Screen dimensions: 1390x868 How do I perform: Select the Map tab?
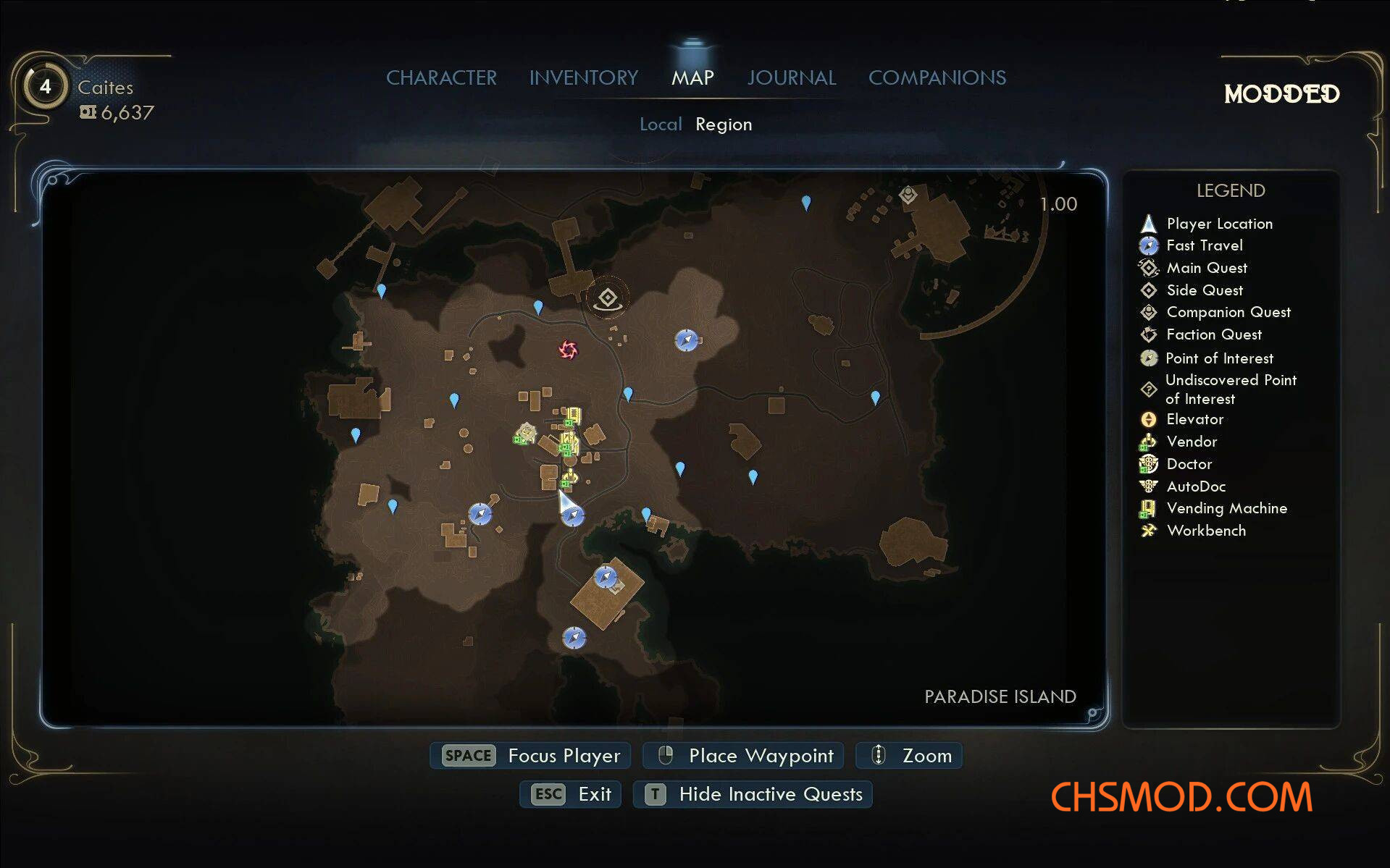(x=692, y=77)
